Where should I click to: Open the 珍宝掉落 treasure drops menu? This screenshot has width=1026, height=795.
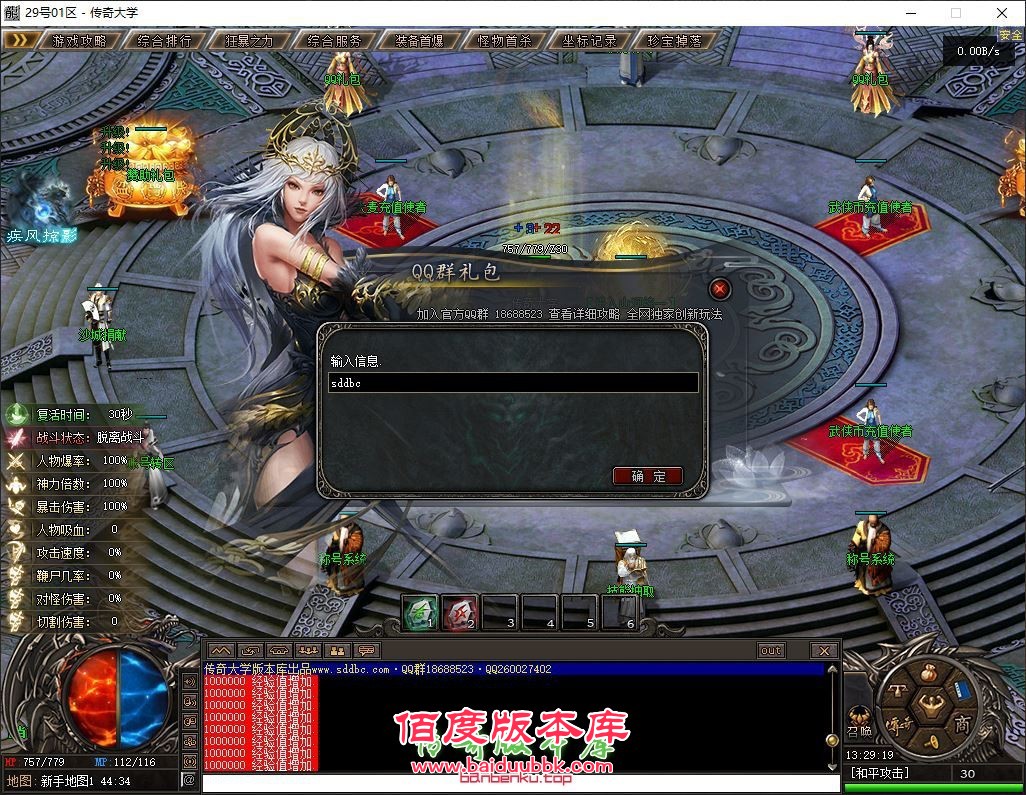point(675,41)
